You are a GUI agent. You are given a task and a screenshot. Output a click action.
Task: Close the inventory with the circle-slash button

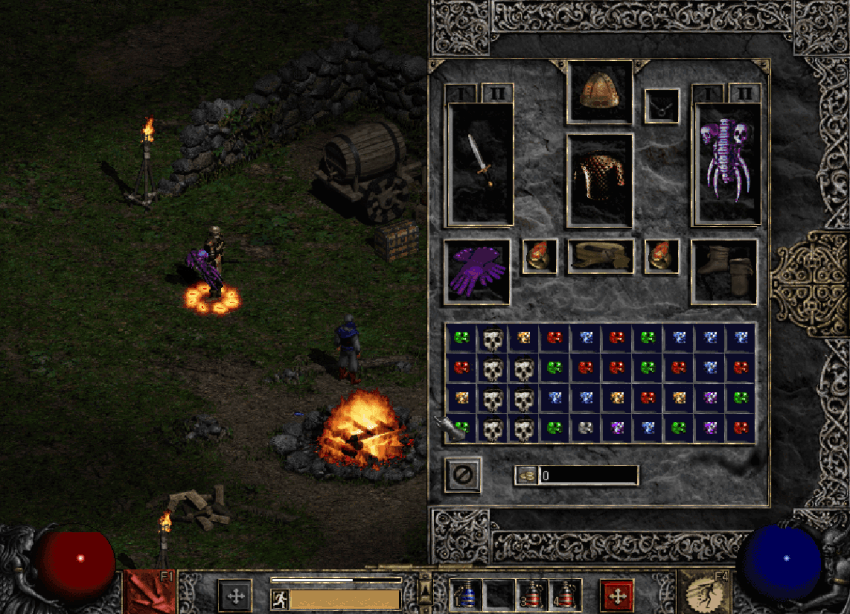463,474
